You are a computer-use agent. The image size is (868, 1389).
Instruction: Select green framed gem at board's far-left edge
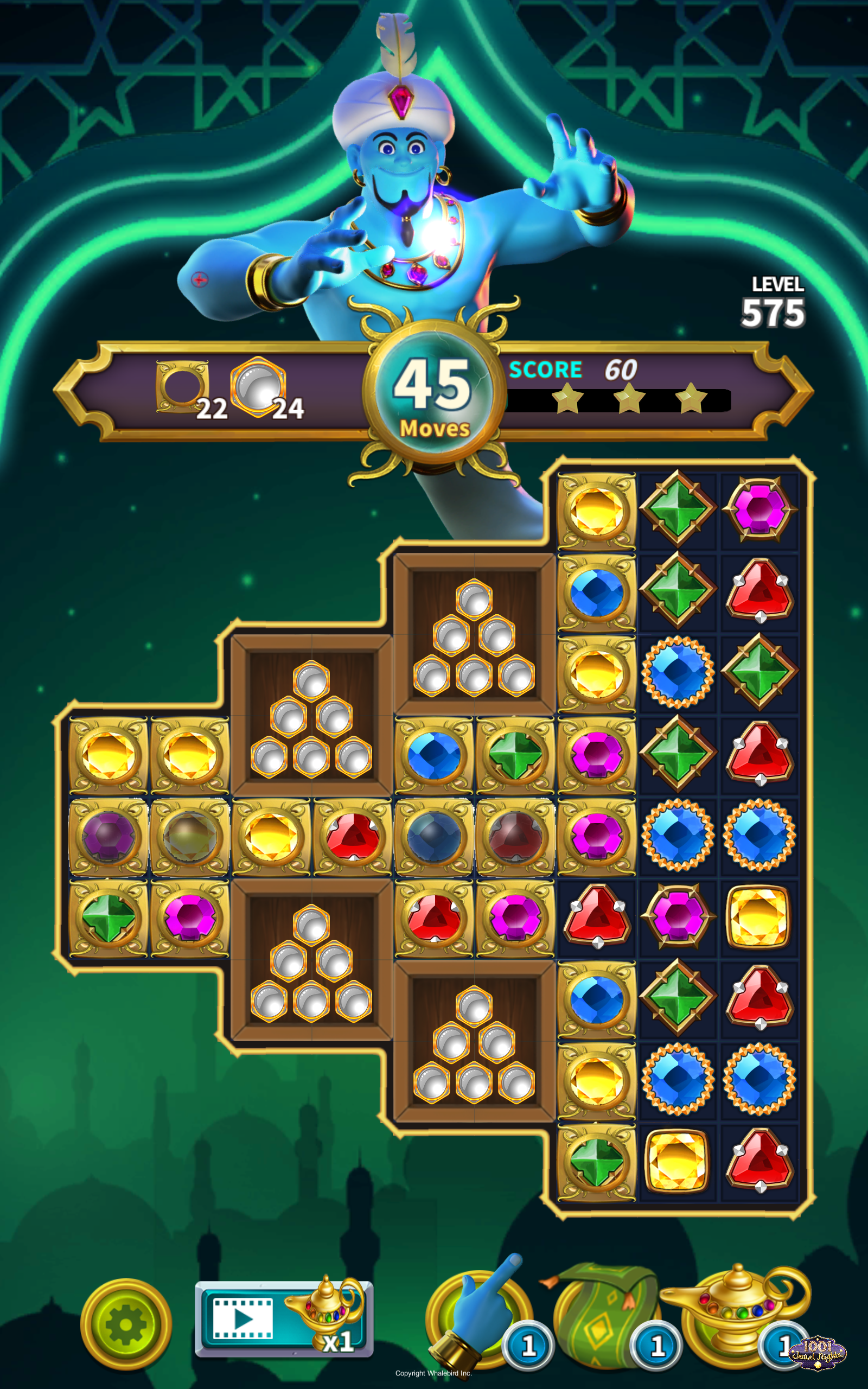click(x=108, y=917)
